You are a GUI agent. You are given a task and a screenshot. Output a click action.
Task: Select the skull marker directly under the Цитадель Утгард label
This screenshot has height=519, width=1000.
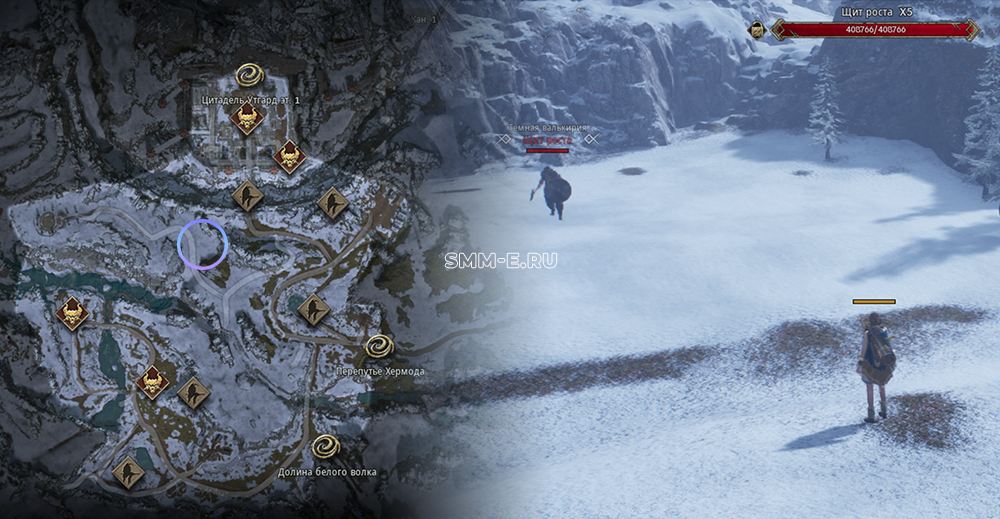[x=246, y=119]
